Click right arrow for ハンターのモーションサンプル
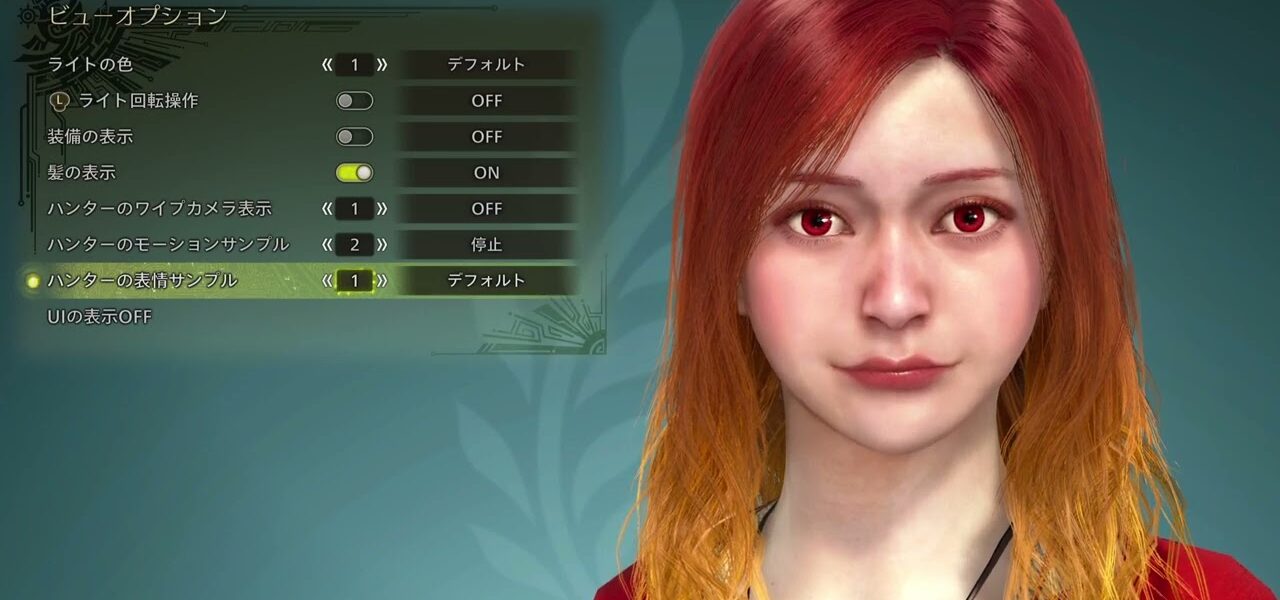 pyautogui.click(x=382, y=245)
